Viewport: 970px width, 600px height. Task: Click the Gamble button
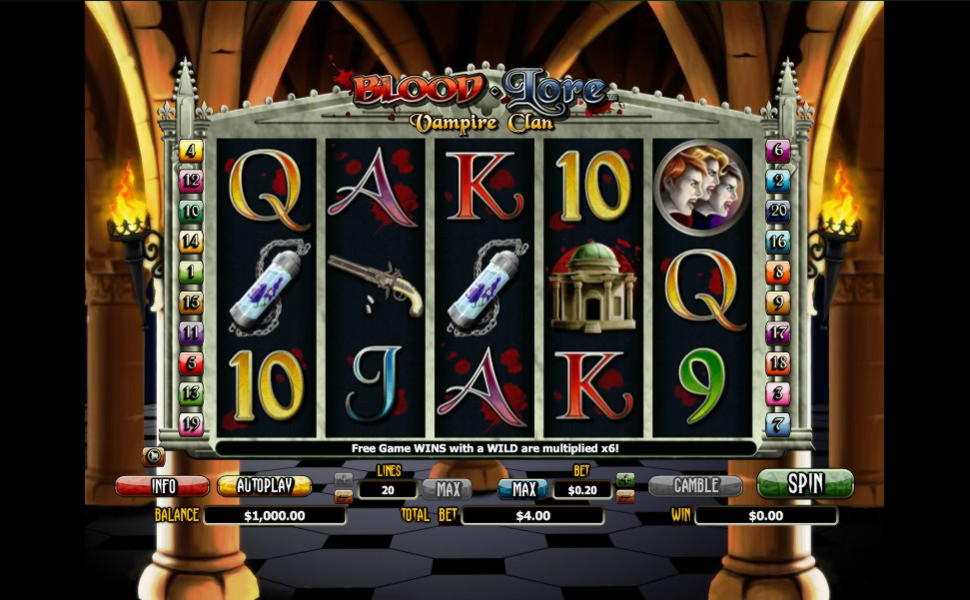point(695,486)
